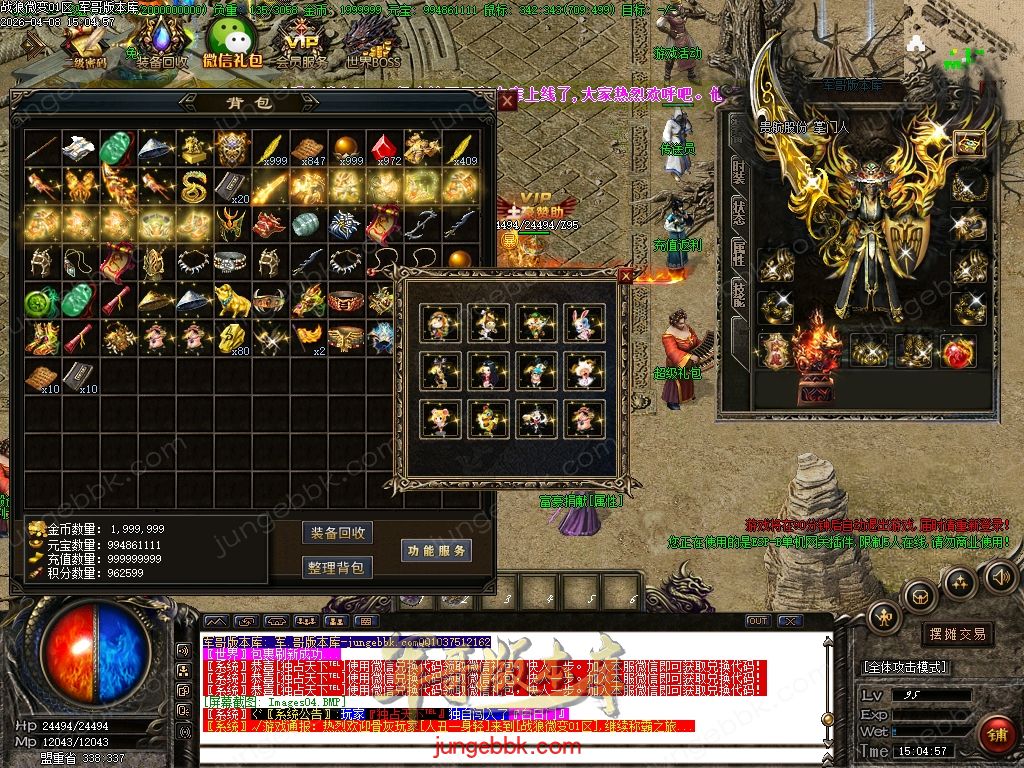
Task: Close the 背包 backpack window
Action: point(508,100)
